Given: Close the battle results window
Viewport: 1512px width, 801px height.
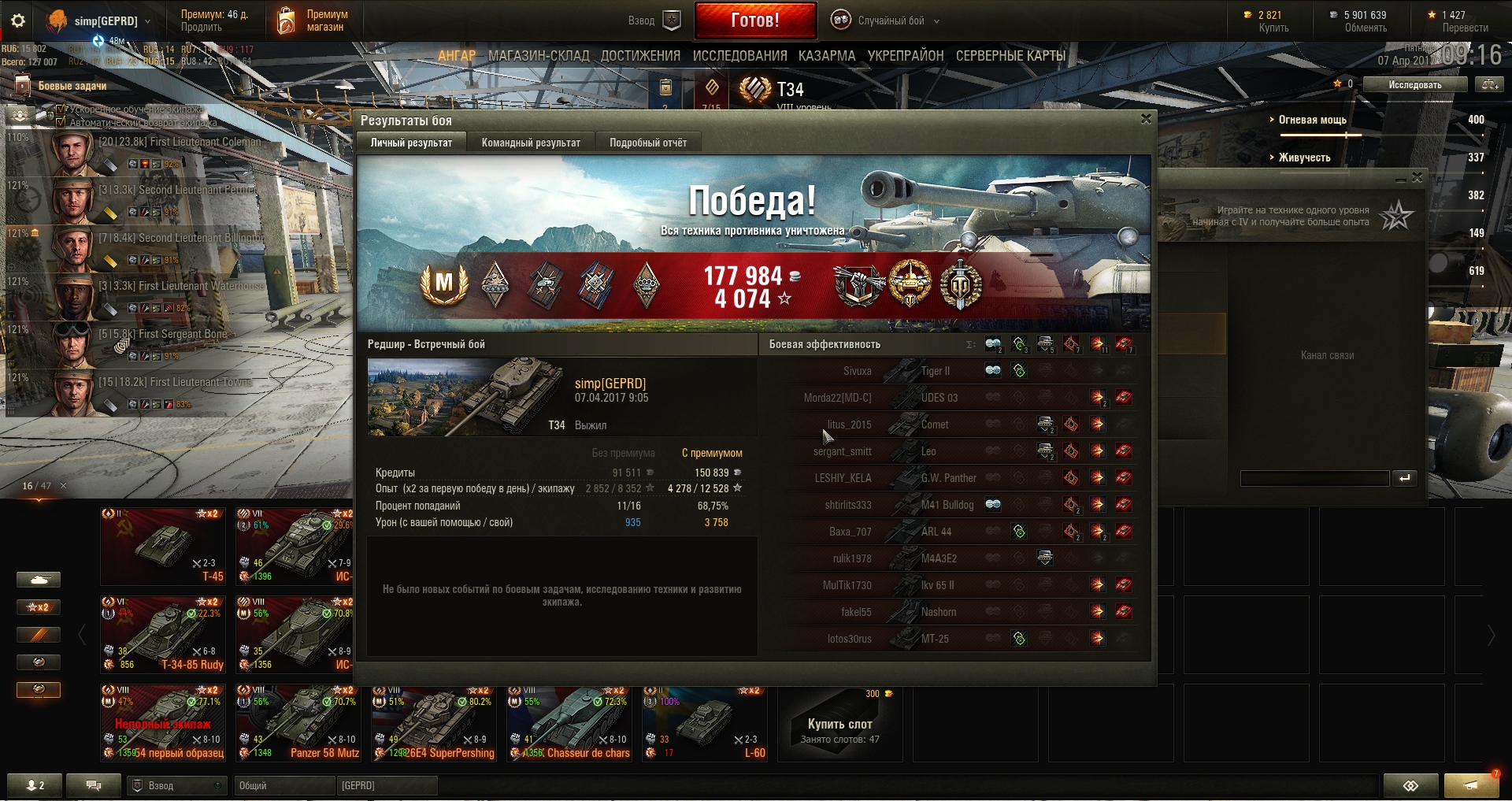Looking at the screenshot, I should point(1146,119).
